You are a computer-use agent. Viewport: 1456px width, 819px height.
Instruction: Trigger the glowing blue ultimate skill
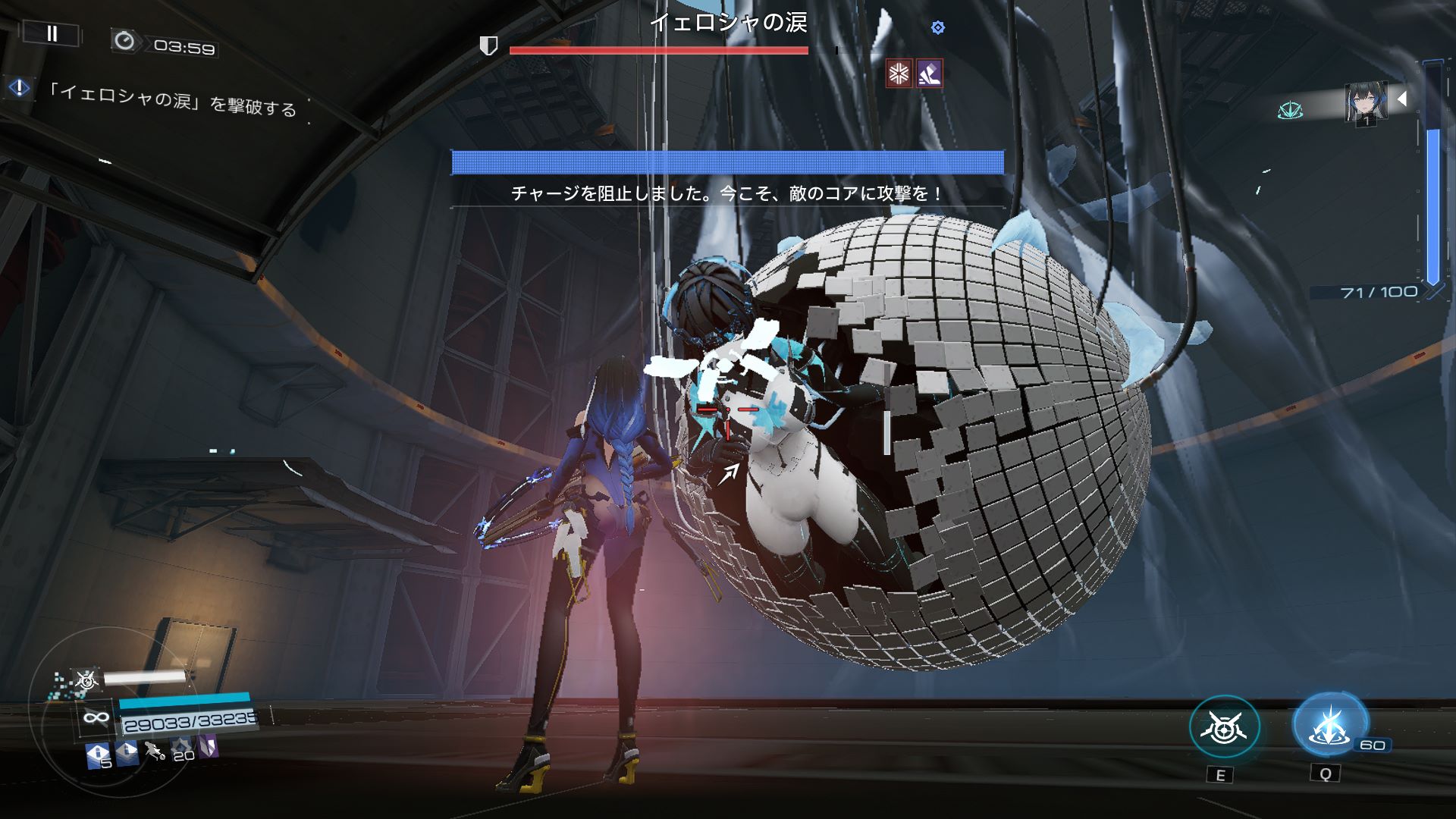click(1329, 726)
